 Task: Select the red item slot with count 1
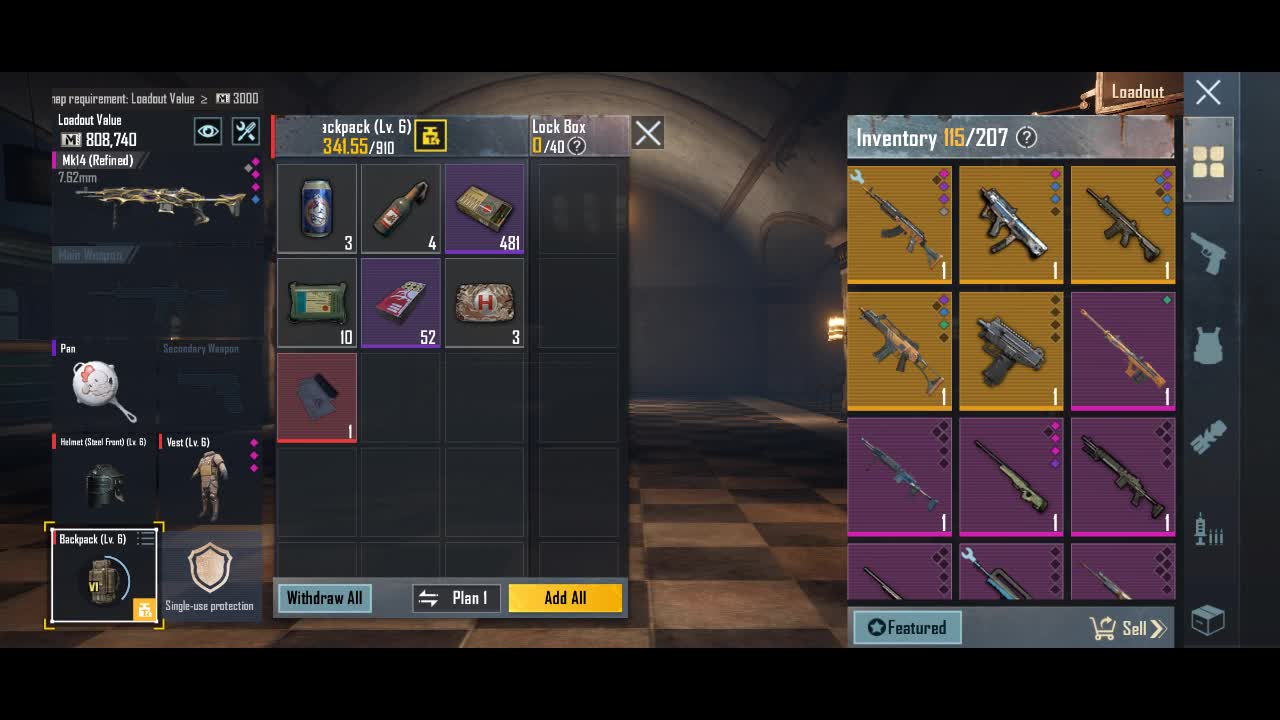(317, 397)
